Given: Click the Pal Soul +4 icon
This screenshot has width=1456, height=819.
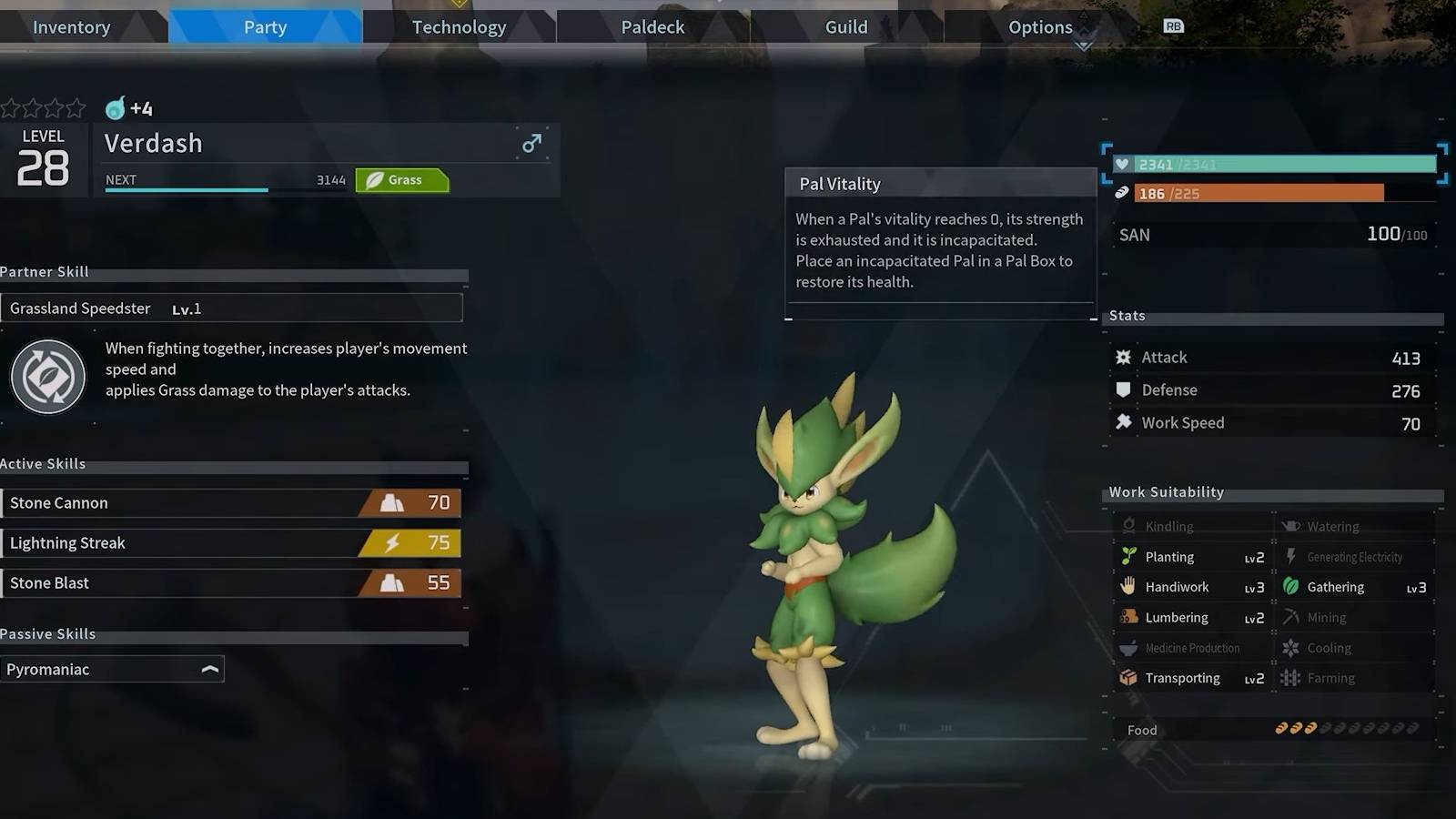Looking at the screenshot, I should (x=115, y=108).
